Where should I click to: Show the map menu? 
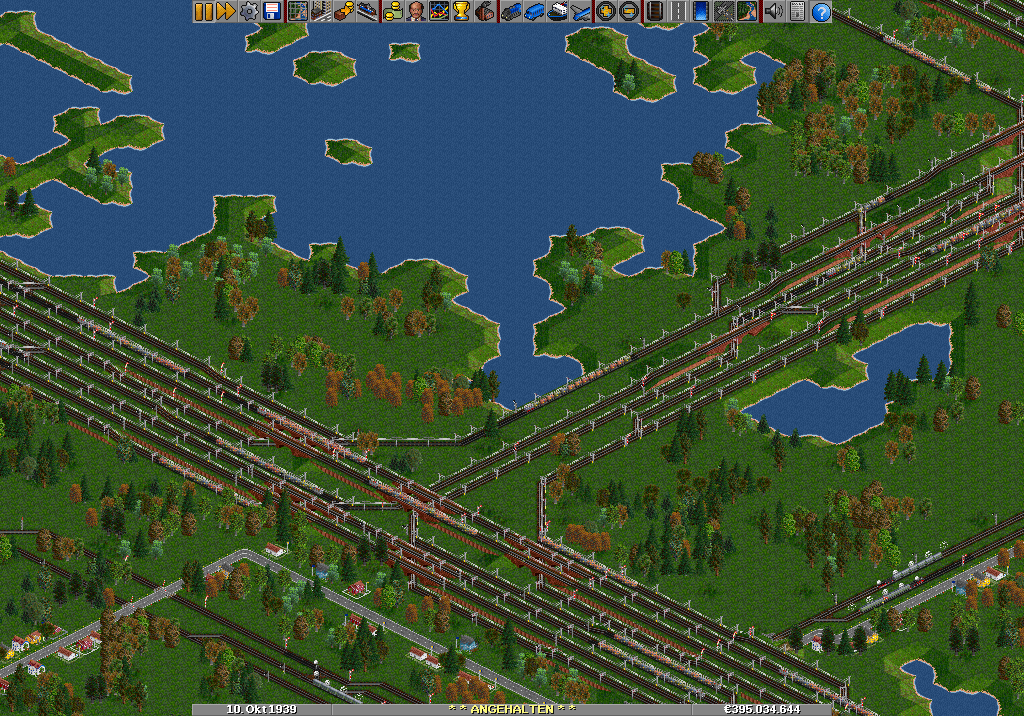coord(297,11)
